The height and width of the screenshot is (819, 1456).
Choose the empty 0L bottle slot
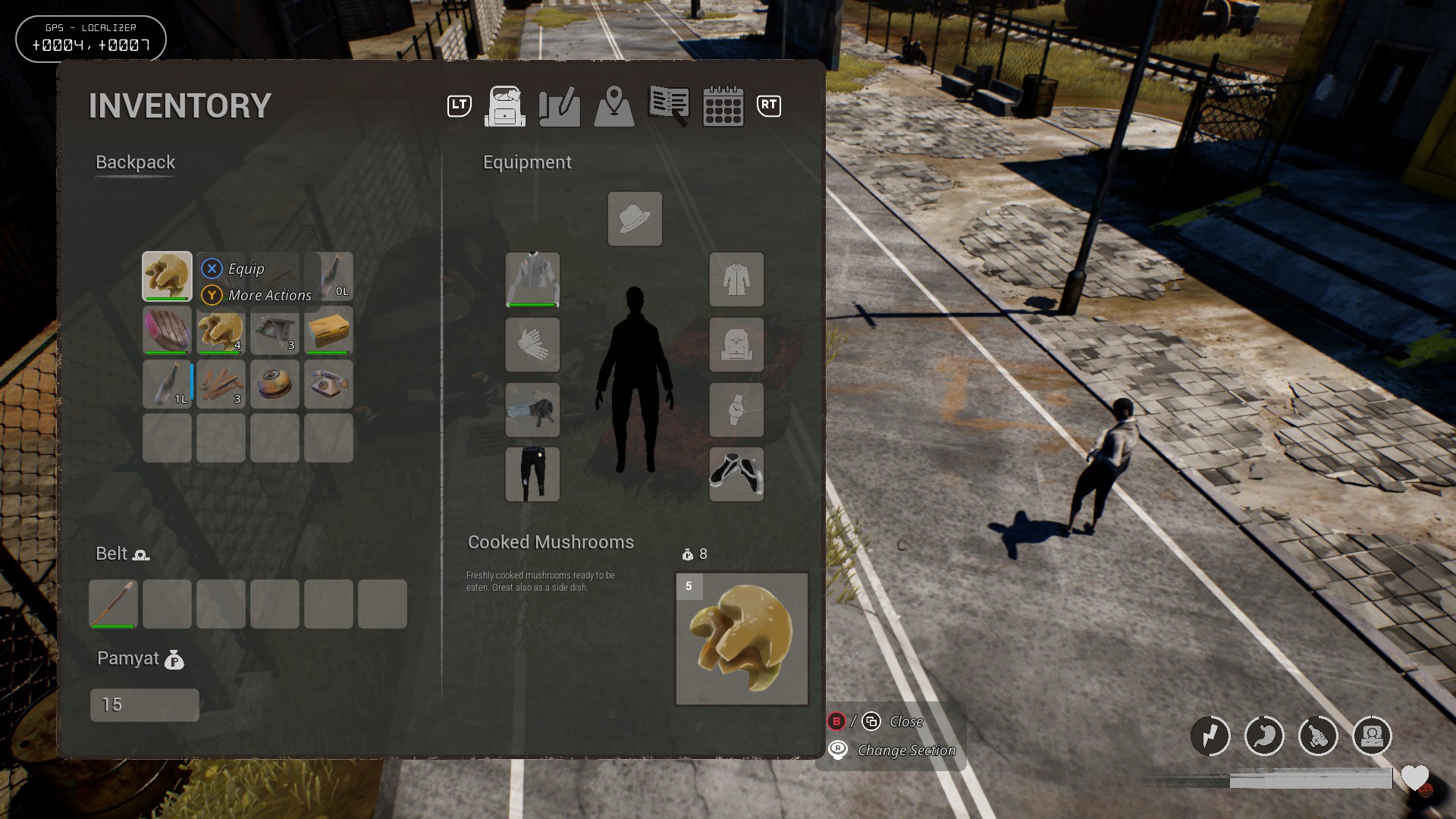click(331, 277)
